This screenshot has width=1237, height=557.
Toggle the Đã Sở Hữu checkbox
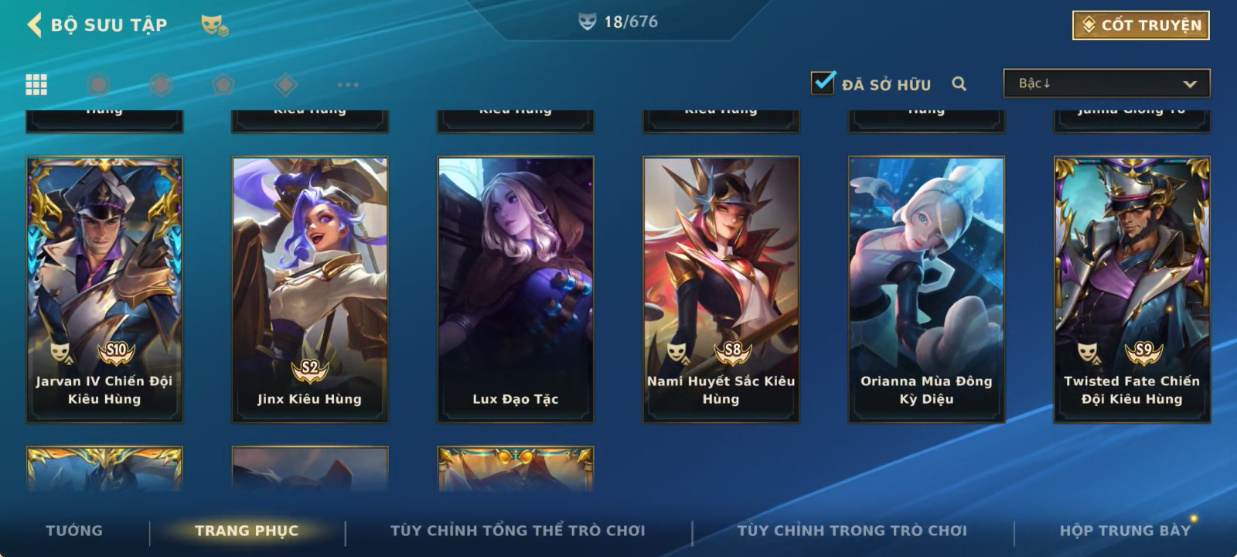(x=823, y=83)
